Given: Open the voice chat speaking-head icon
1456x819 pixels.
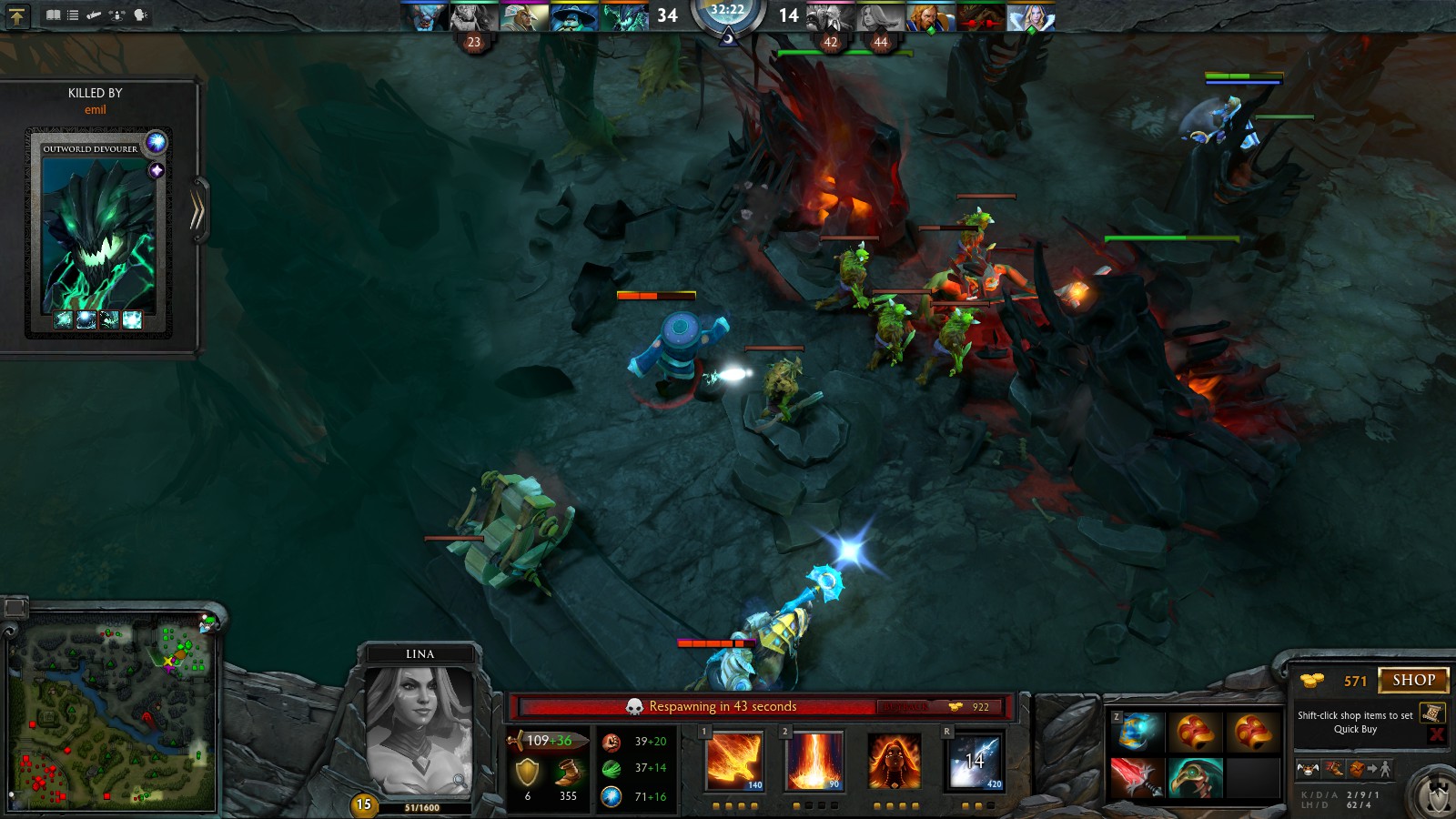Looking at the screenshot, I should (140, 15).
